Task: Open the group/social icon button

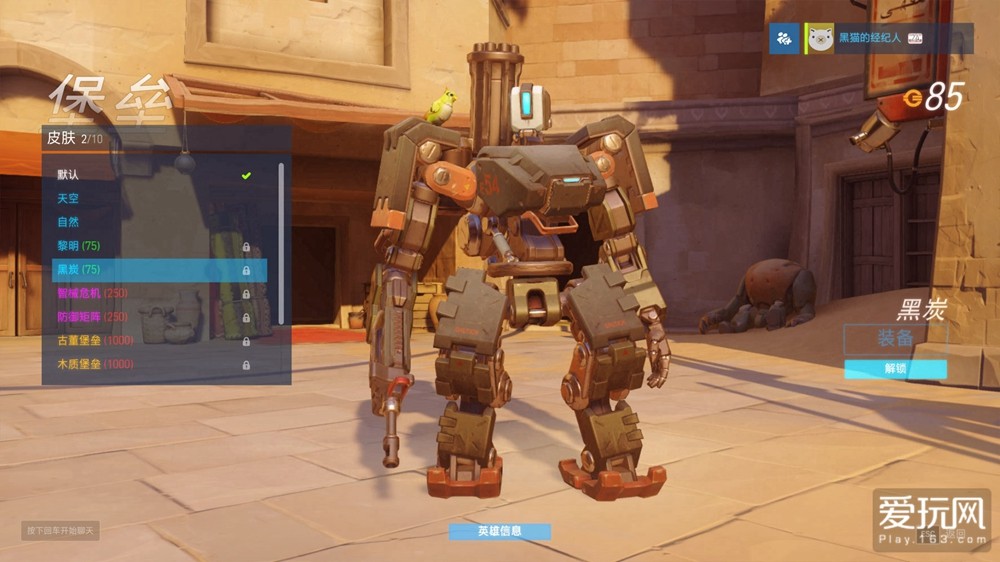Action: click(x=785, y=39)
